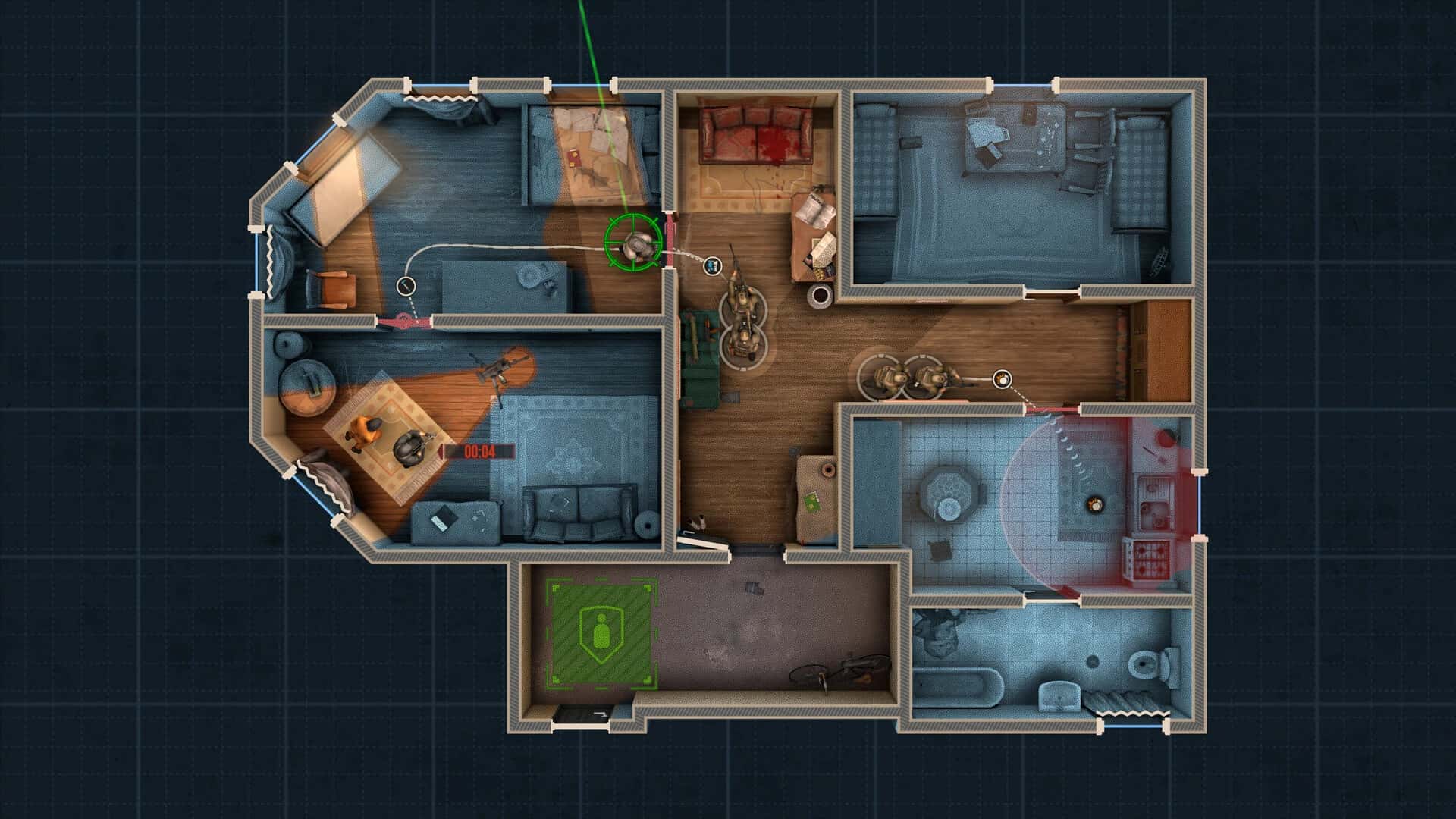Image resolution: width=1456 pixels, height=819 pixels.
Task: Select the blood-stained red couch in the top room
Action: [755, 136]
